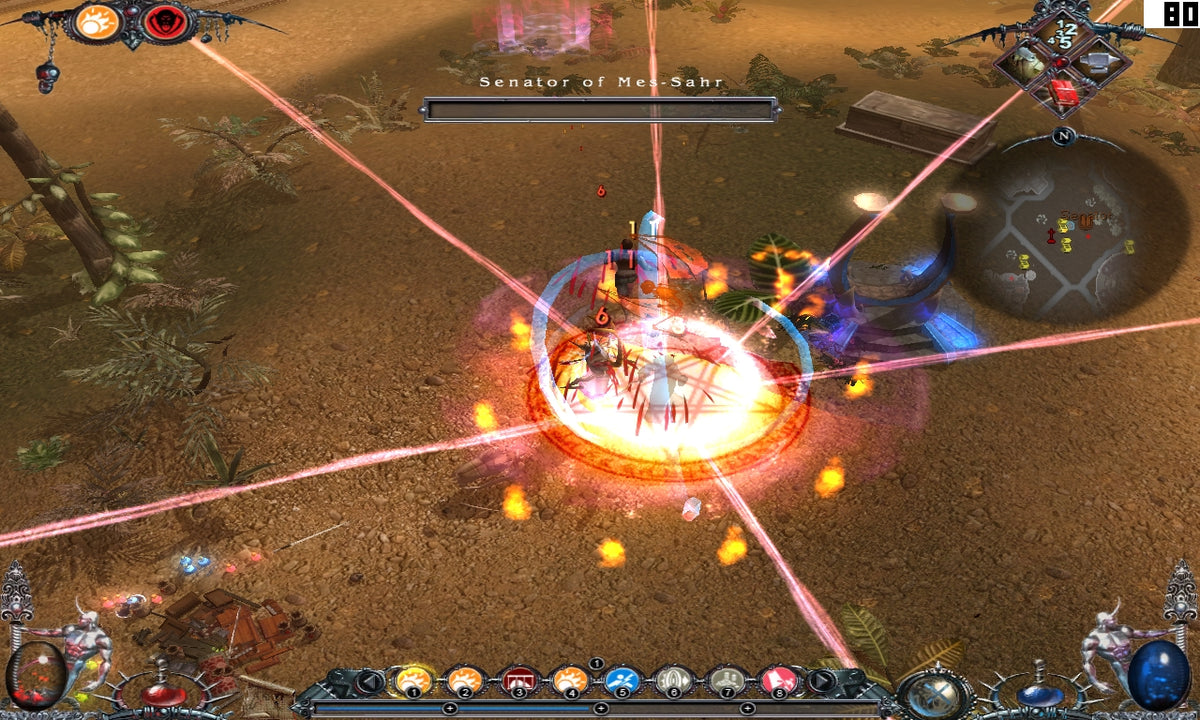Viewport: 1200px width, 720px height.
Task: Open the red book log
Action: tap(1062, 94)
